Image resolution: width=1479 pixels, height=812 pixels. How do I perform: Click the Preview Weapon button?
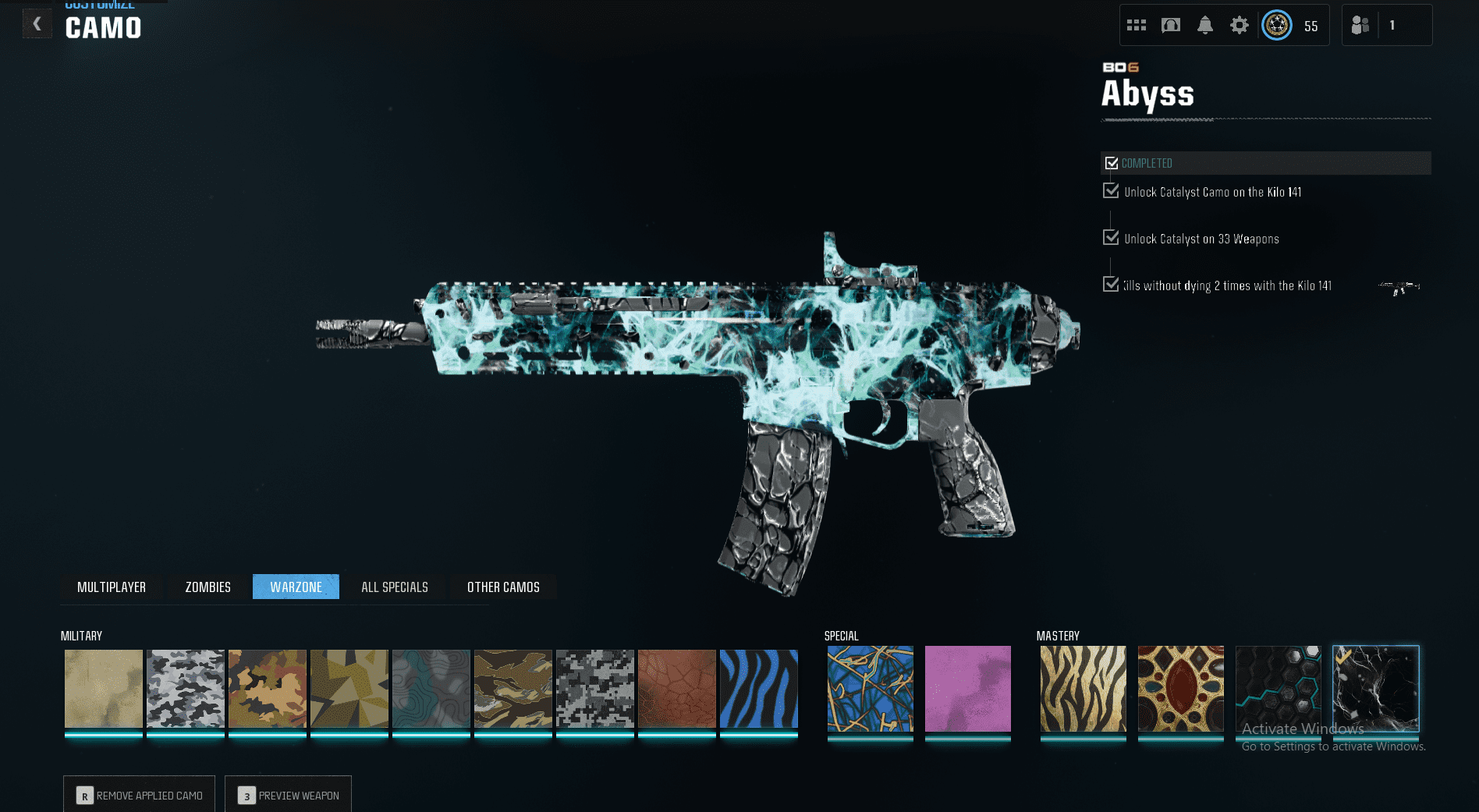pos(288,794)
